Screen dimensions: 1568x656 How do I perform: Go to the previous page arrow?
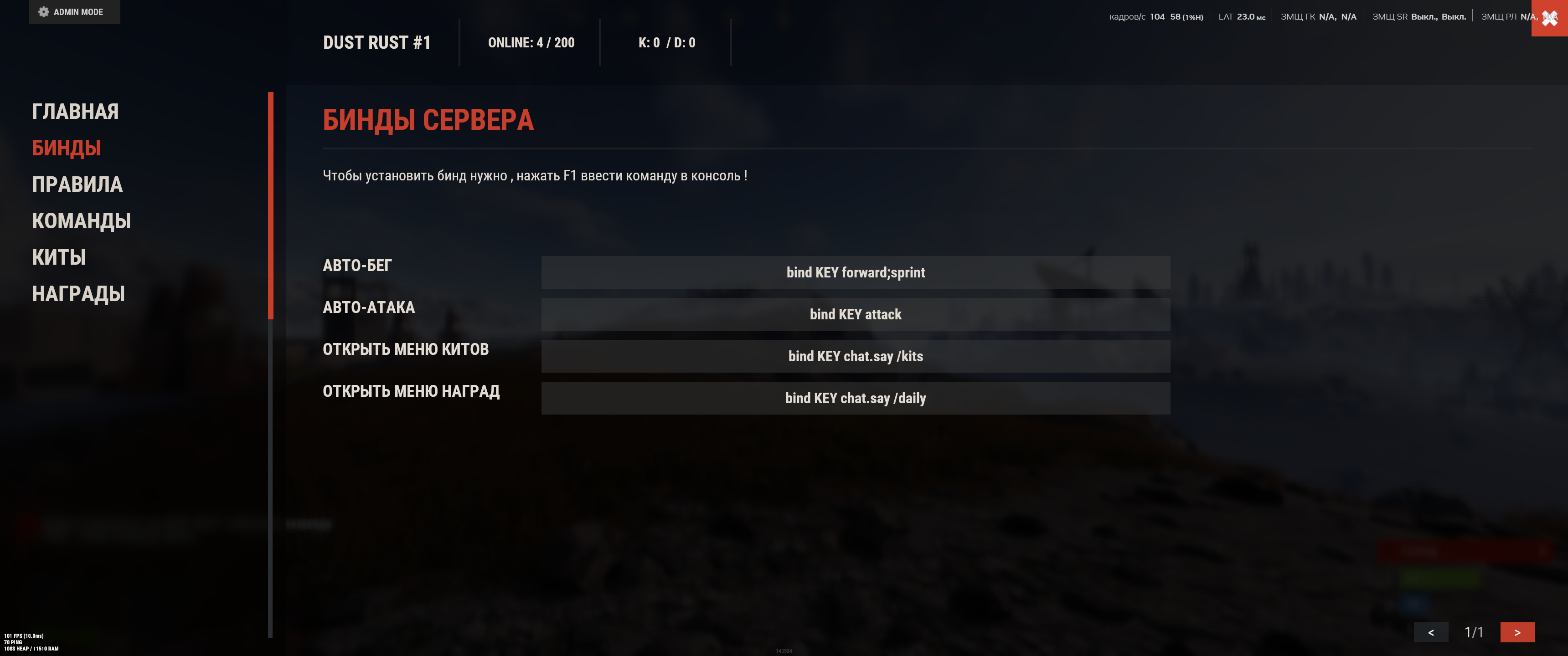[x=1430, y=632]
